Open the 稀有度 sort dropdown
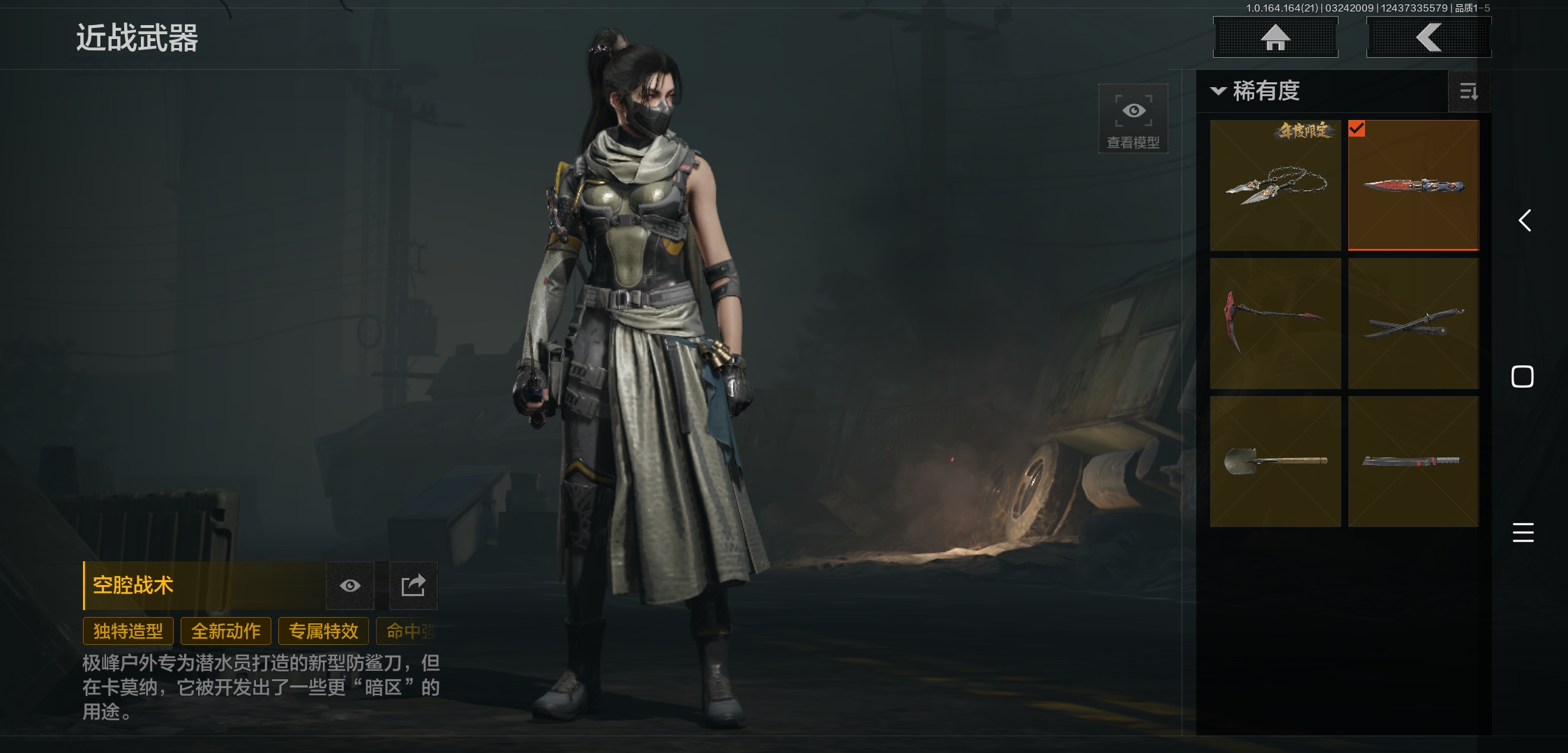The width and height of the screenshot is (1568, 753). [x=1256, y=91]
